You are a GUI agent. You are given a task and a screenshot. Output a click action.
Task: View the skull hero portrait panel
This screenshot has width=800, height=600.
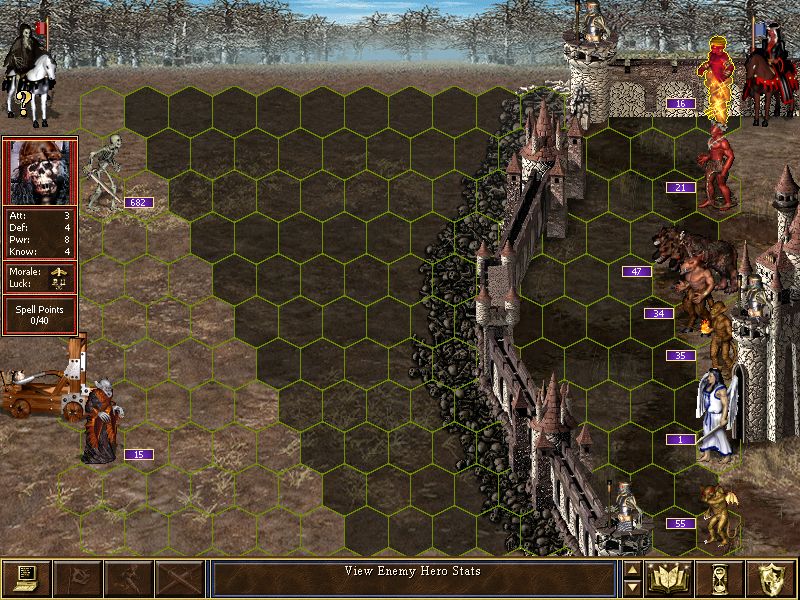(x=39, y=171)
